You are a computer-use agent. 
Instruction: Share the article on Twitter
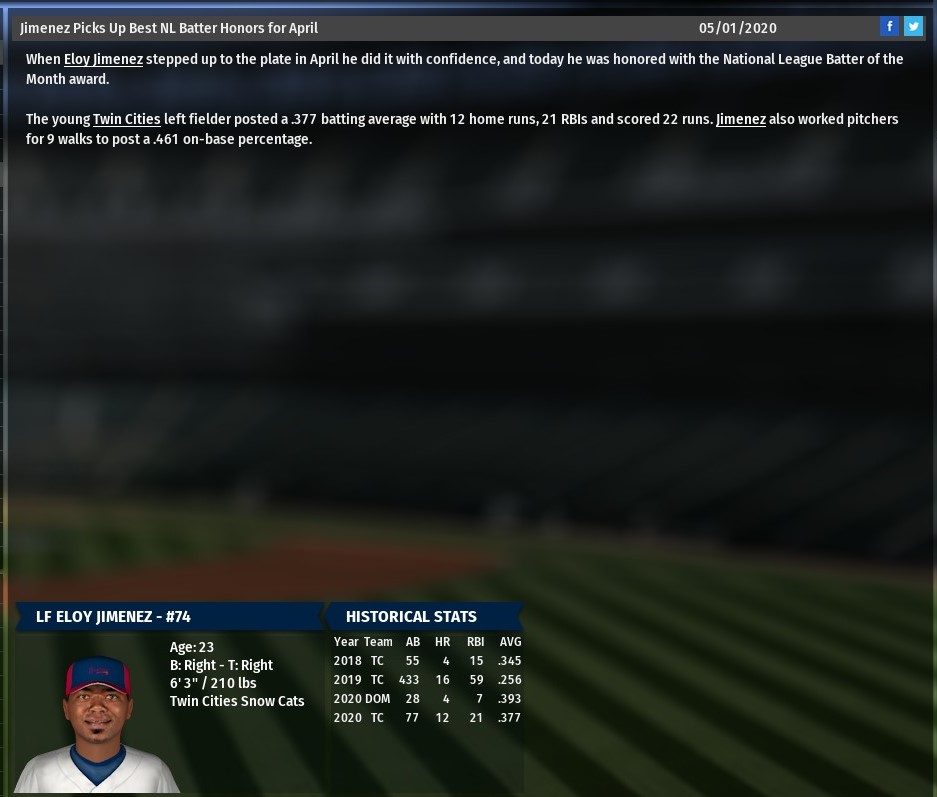[913, 27]
